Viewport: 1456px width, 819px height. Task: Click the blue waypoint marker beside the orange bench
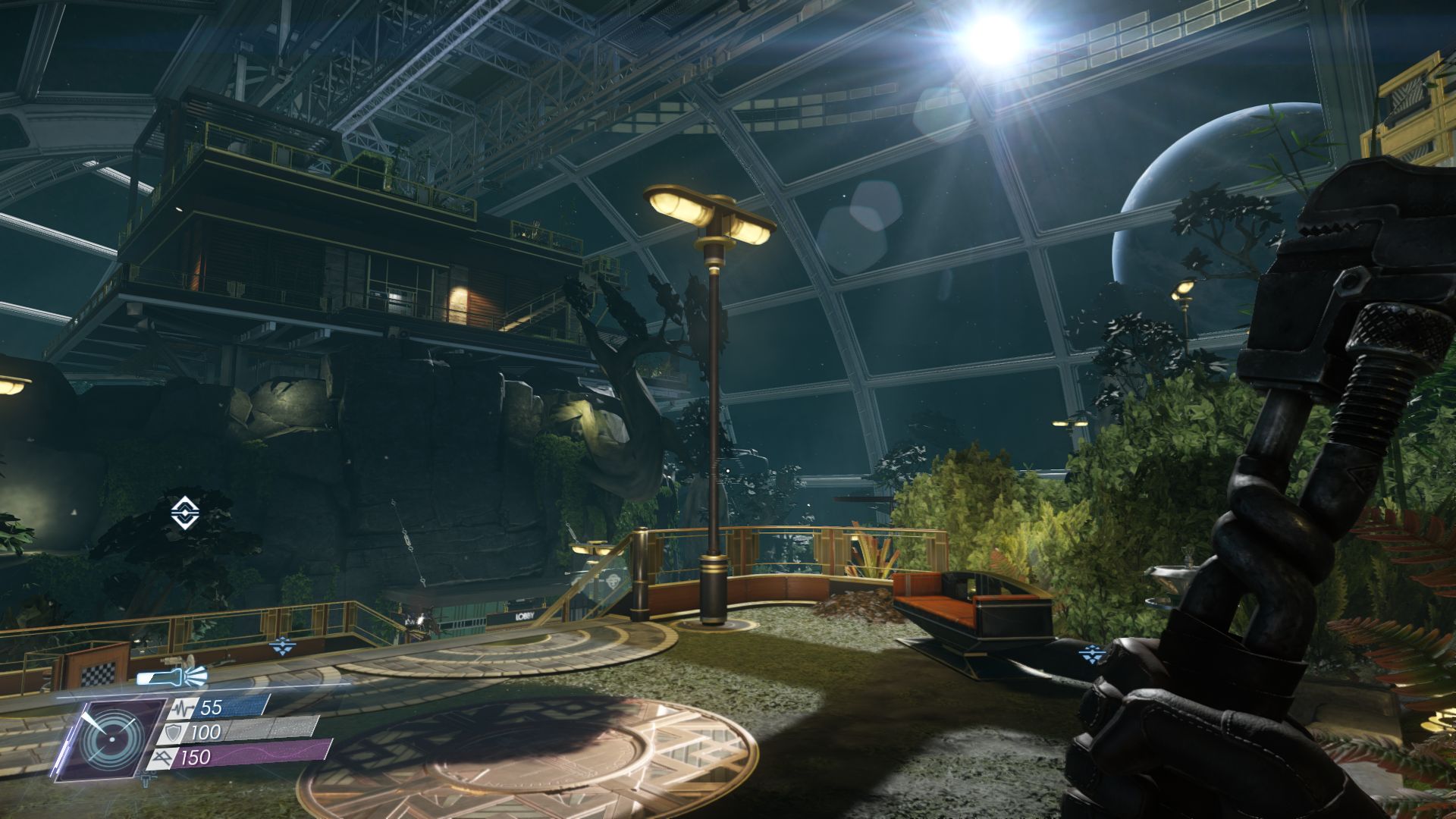point(1093,652)
